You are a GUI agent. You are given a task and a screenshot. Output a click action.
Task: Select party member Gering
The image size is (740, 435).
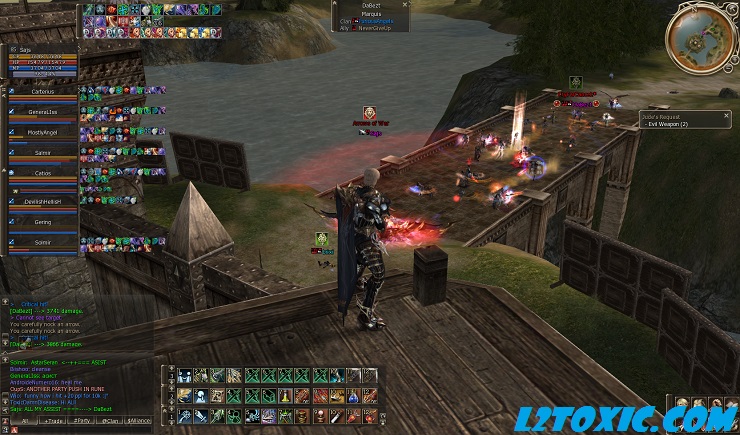click(42, 223)
